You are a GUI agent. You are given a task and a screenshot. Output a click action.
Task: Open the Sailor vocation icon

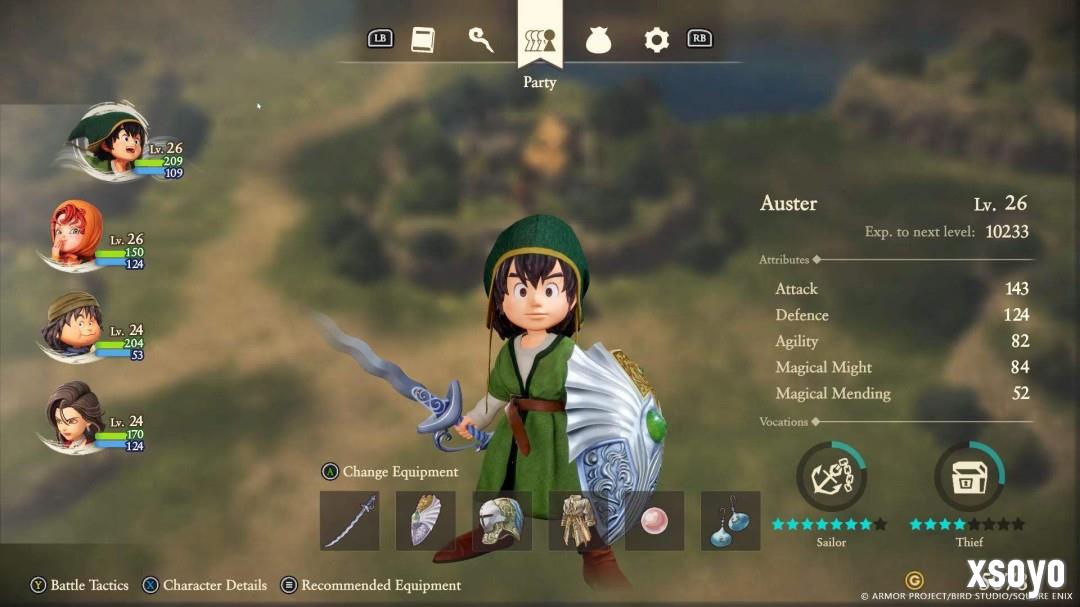pyautogui.click(x=831, y=477)
